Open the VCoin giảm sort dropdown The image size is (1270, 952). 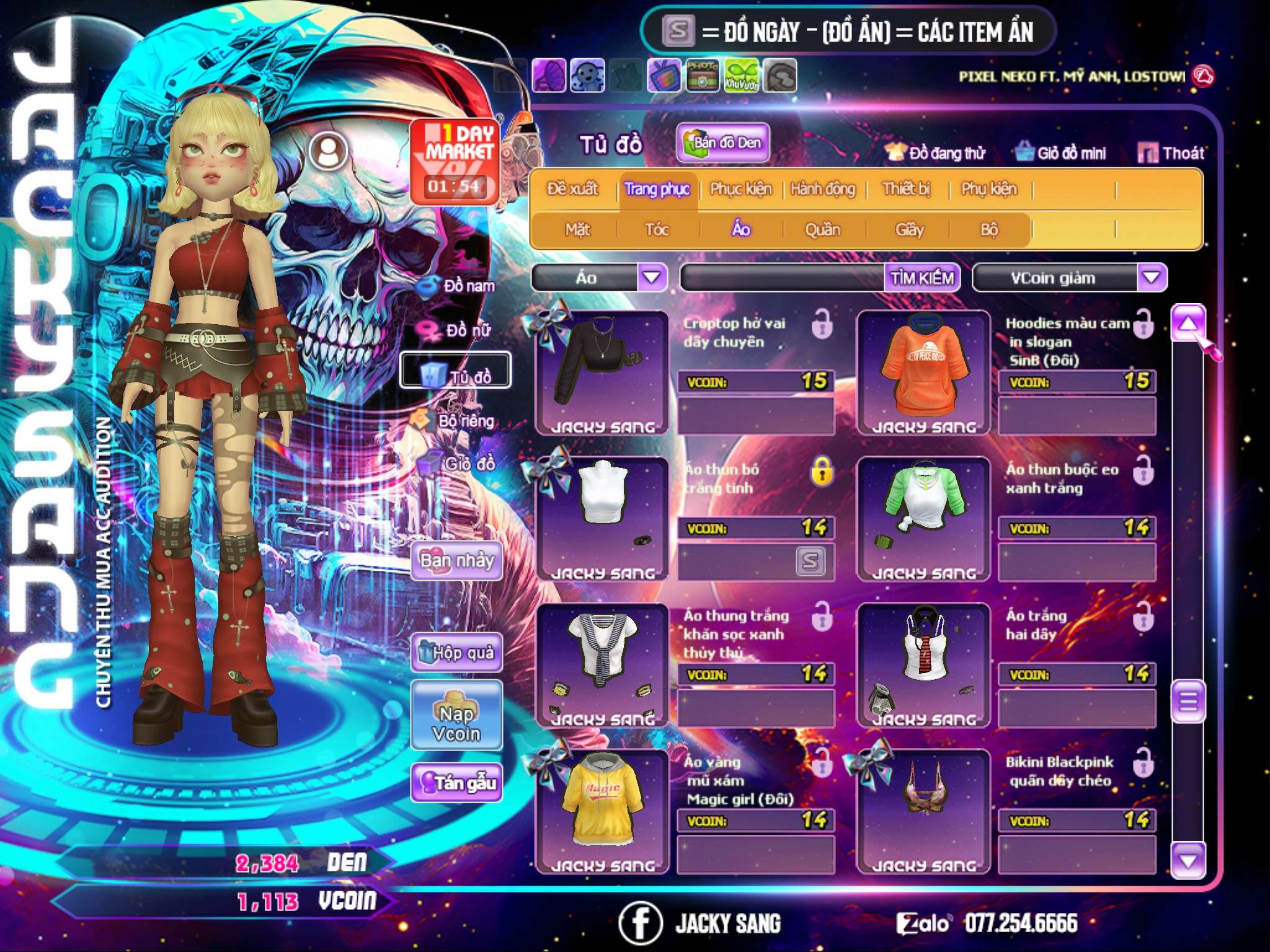(x=1152, y=278)
